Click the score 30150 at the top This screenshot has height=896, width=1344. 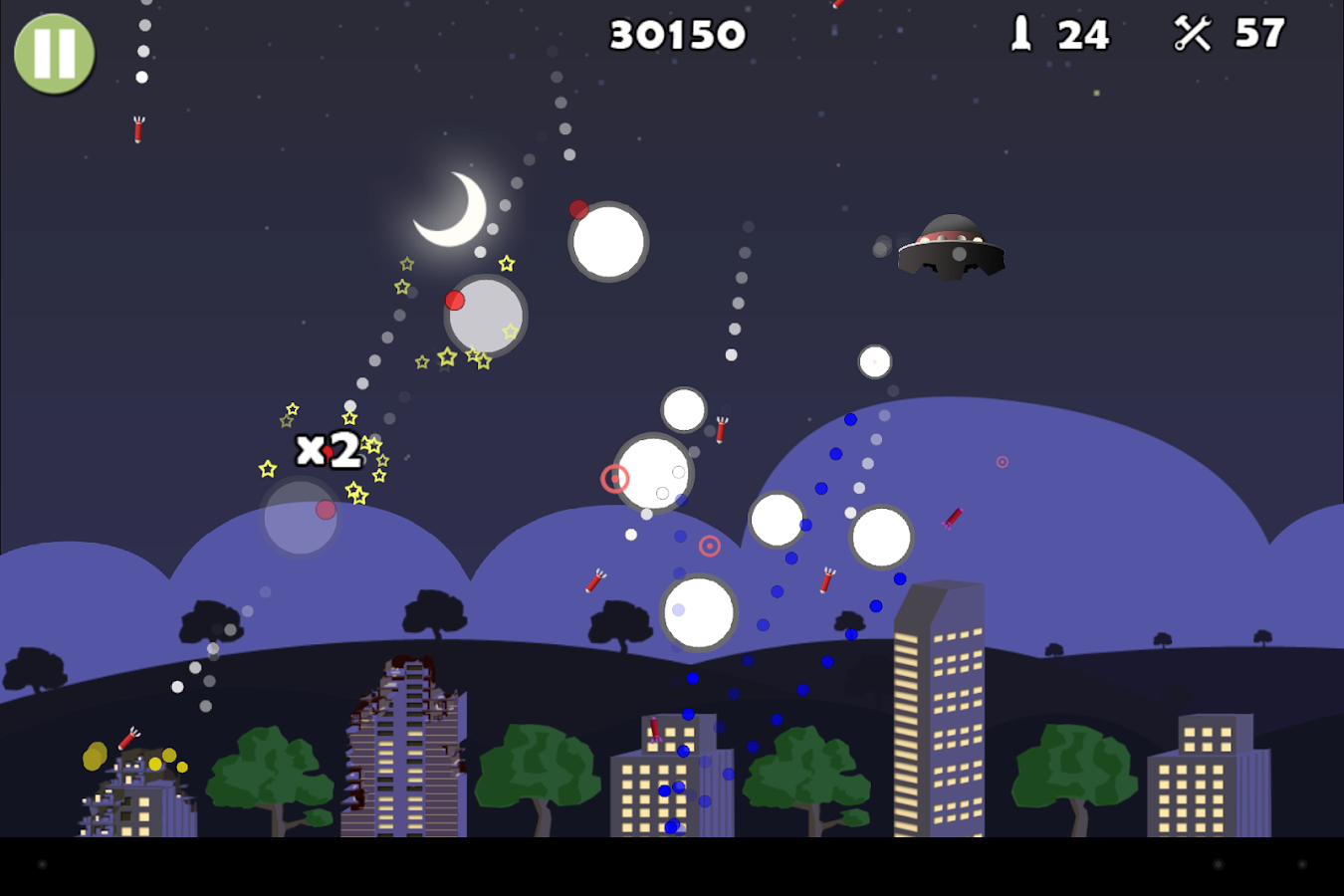[675, 34]
